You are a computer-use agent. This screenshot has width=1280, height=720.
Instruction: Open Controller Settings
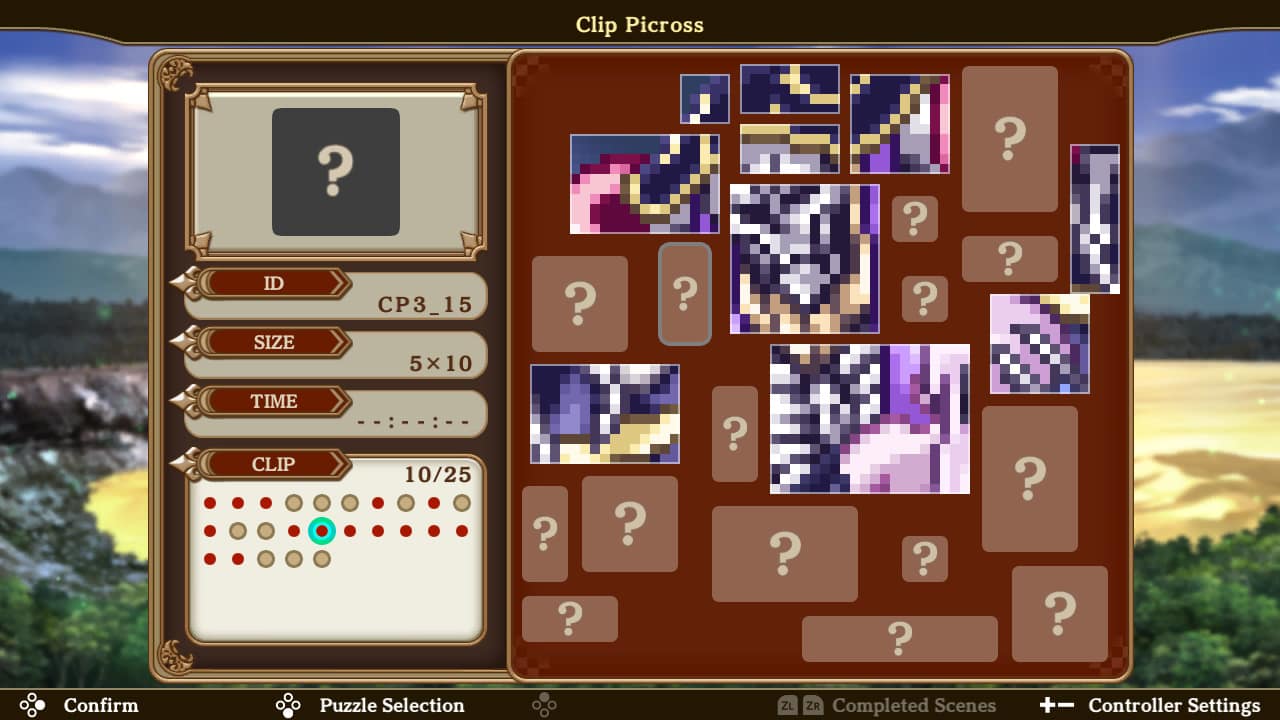1175,705
